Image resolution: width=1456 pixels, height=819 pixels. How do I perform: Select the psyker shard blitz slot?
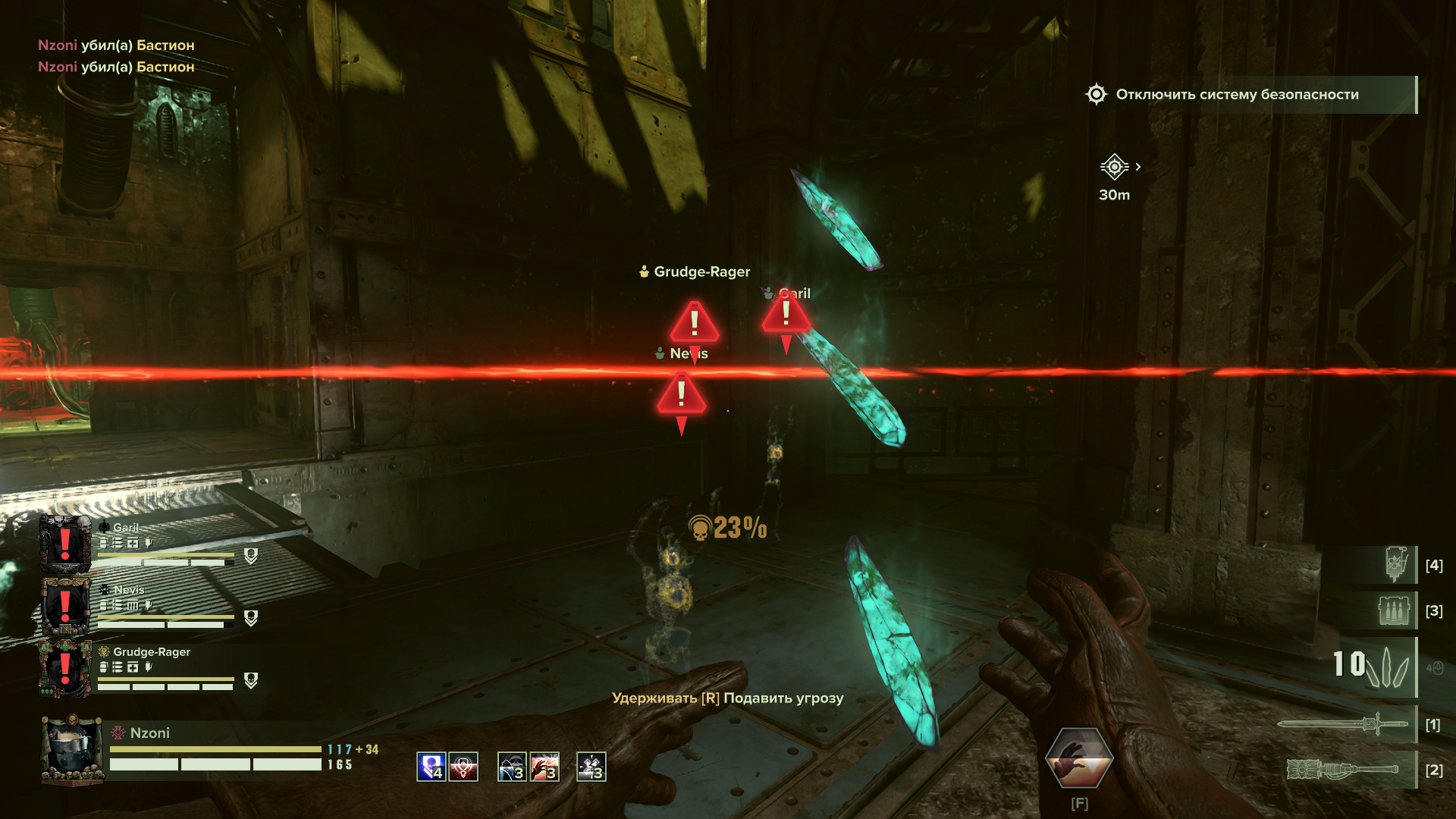click(x=1371, y=665)
